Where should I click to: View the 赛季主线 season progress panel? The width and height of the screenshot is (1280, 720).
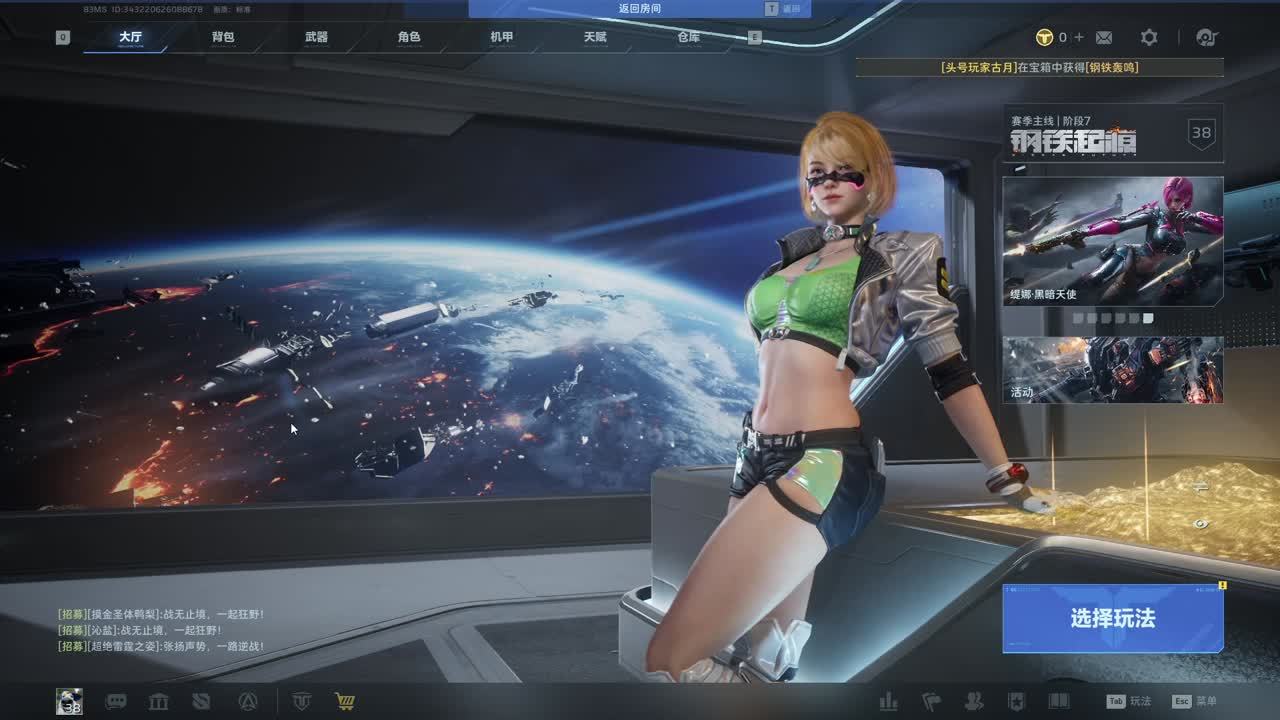(x=1112, y=133)
